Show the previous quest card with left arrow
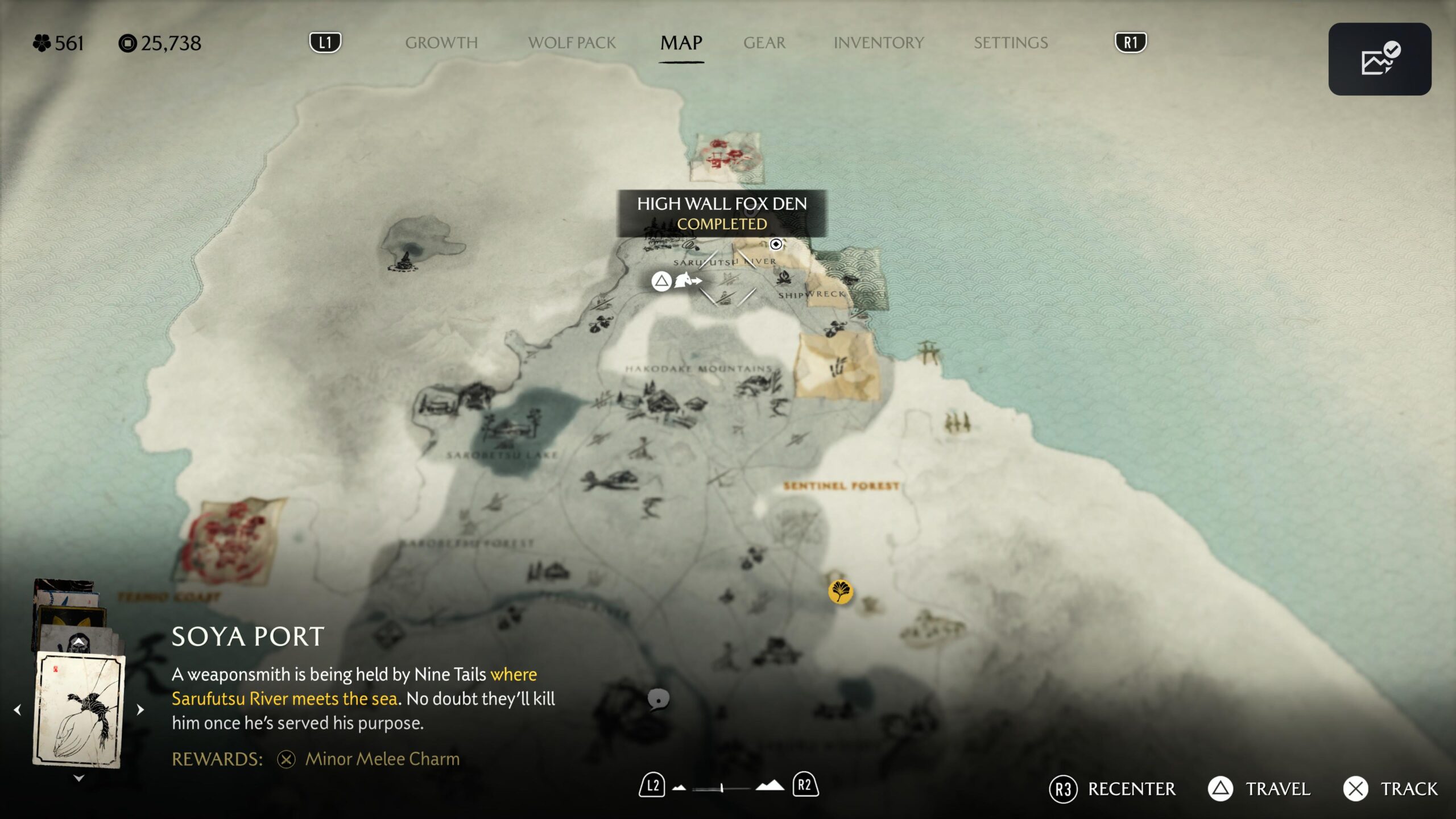Screen dimensions: 1456x819 click(18, 710)
